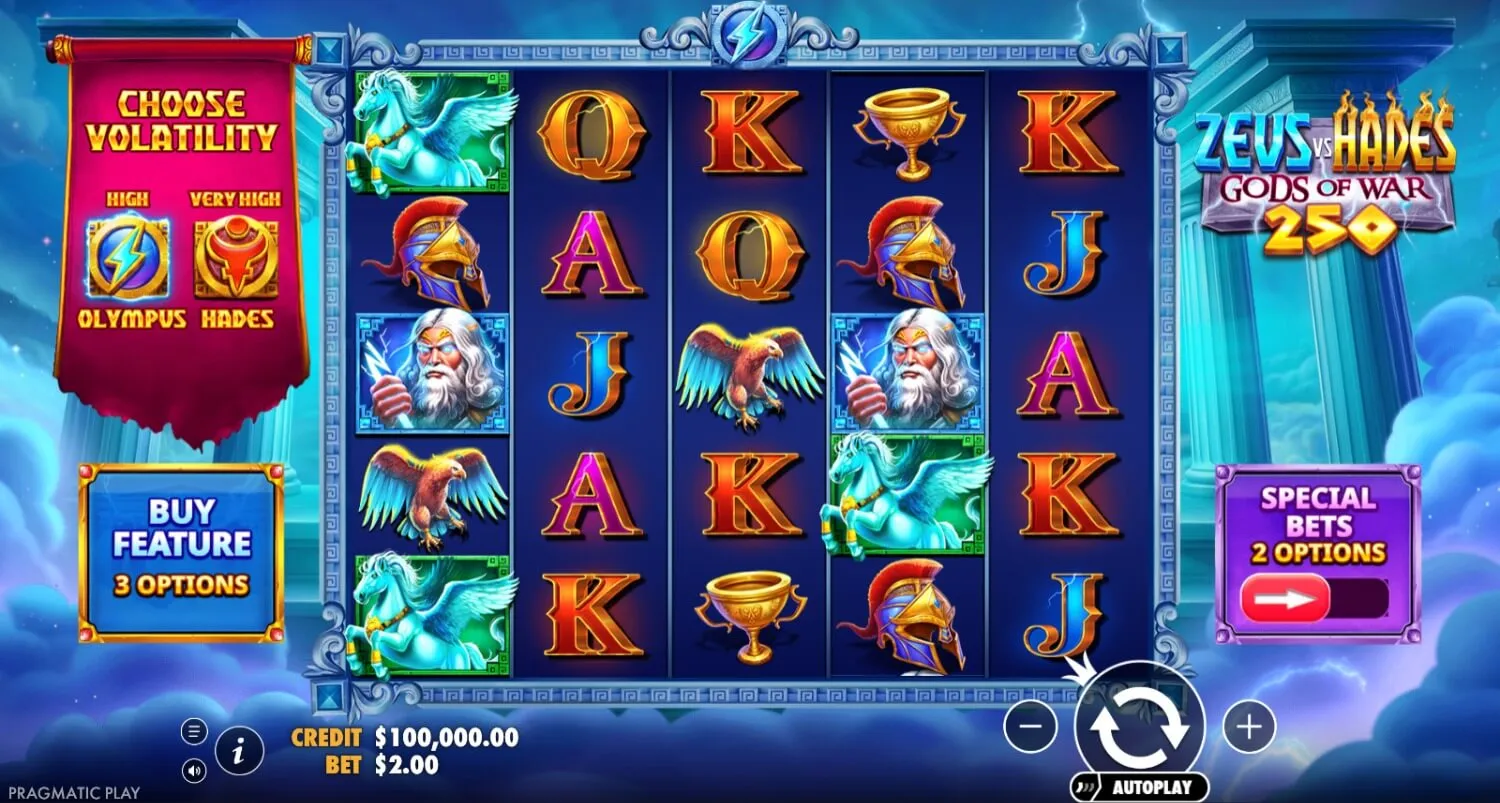This screenshot has width=1500, height=803.
Task: Spin the reels
Action: click(x=1140, y=727)
